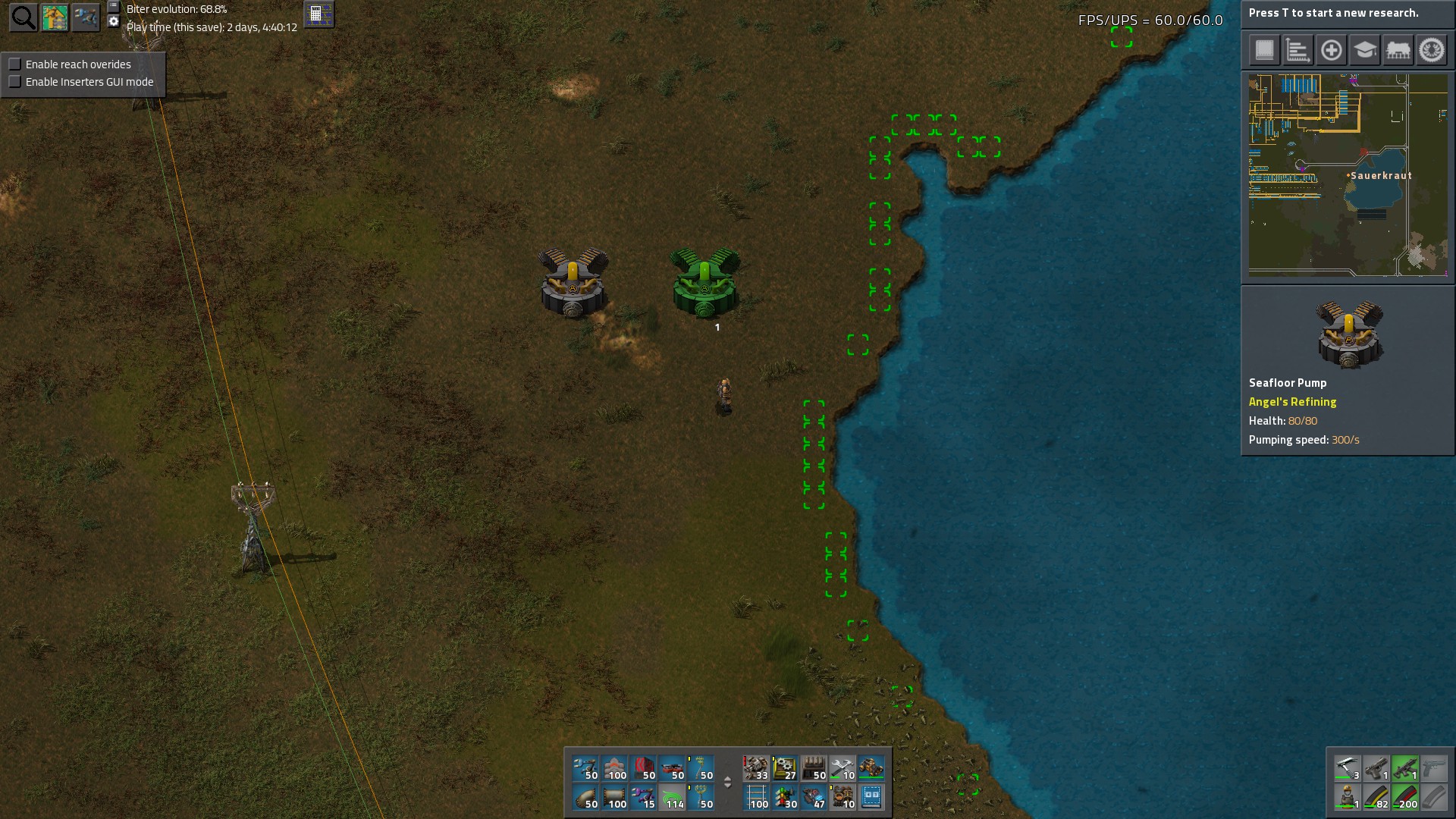1456x819 pixels.
Task: Switch quickbar rows with the arrow toggle
Action: point(728,782)
